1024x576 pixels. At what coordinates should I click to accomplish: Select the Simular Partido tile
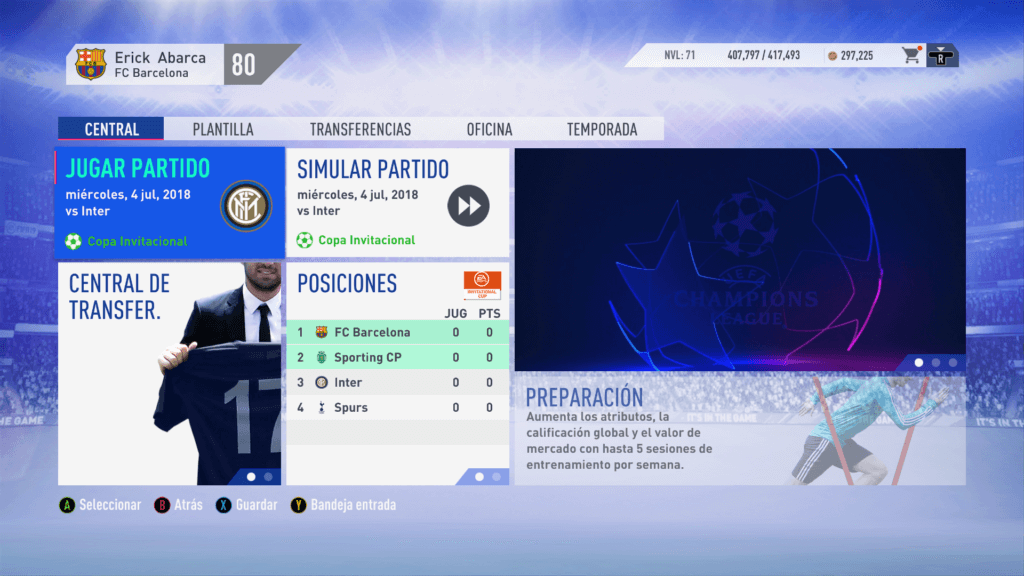(x=397, y=204)
